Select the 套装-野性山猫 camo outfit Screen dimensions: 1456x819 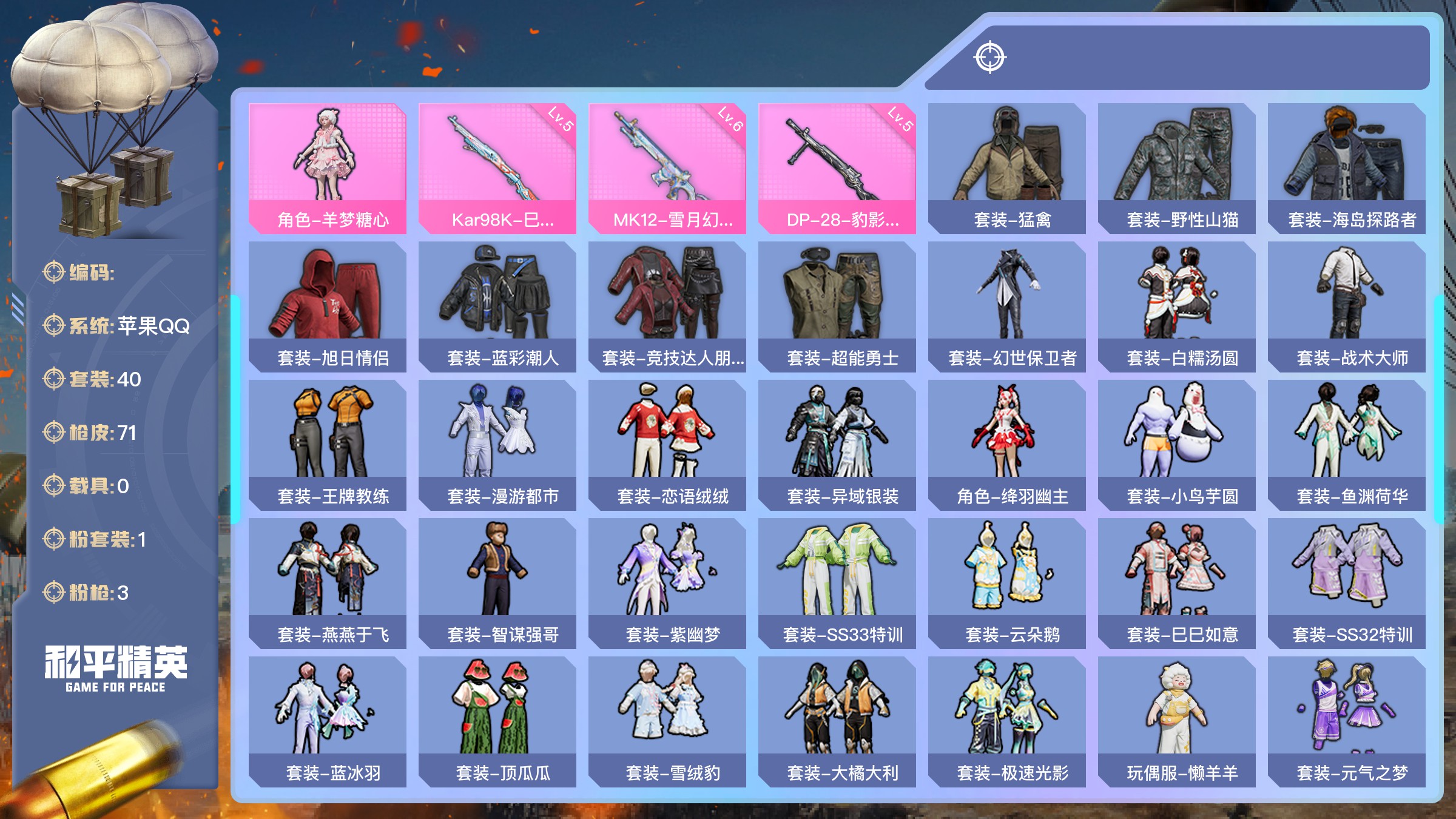tap(1177, 168)
